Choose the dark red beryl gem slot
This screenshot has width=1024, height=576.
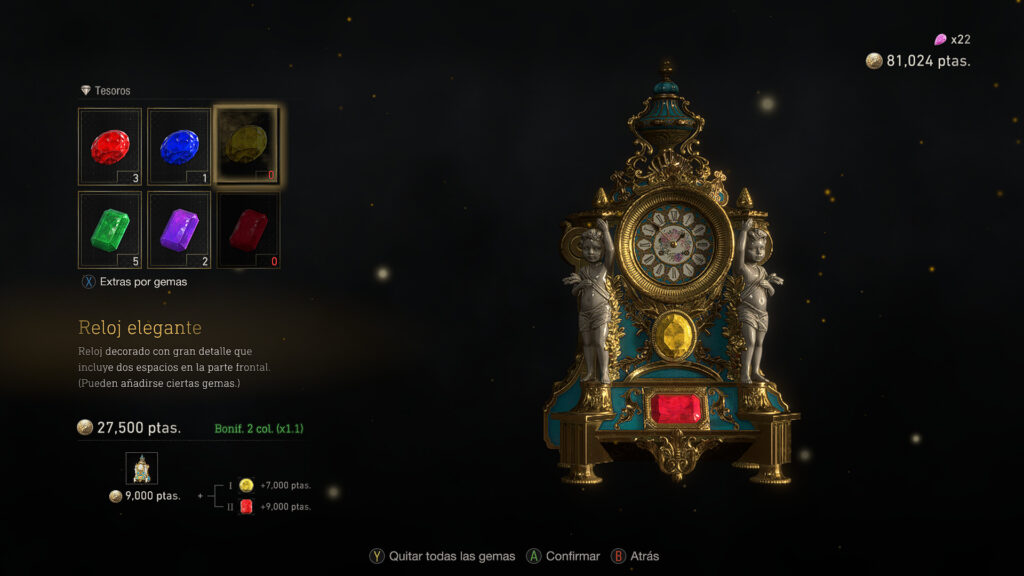tap(248, 230)
